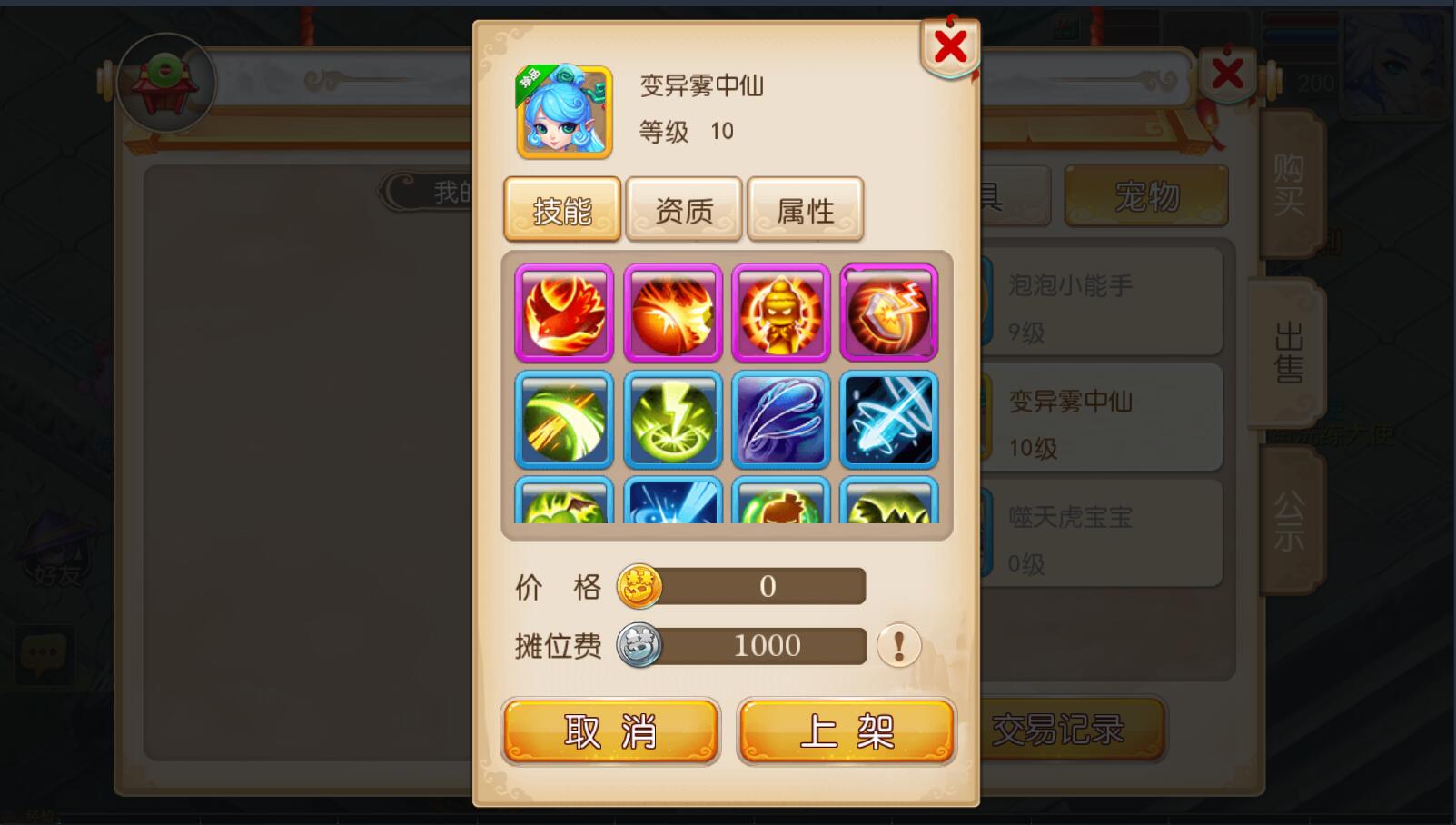The image size is (1456, 825).
Task: Click the golden buddha skill icon
Action: click(780, 313)
